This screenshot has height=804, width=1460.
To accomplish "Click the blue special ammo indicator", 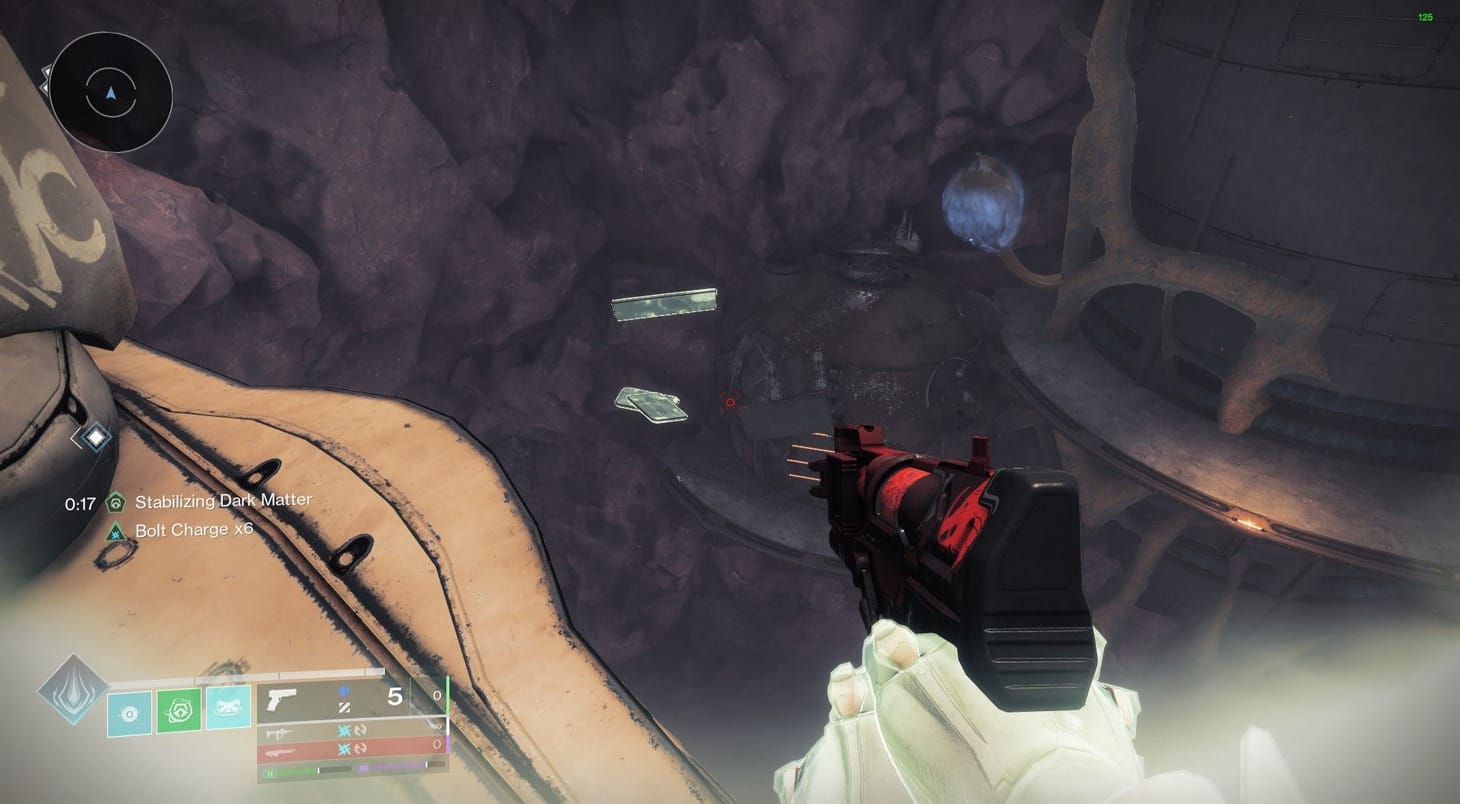I will coord(344,690).
